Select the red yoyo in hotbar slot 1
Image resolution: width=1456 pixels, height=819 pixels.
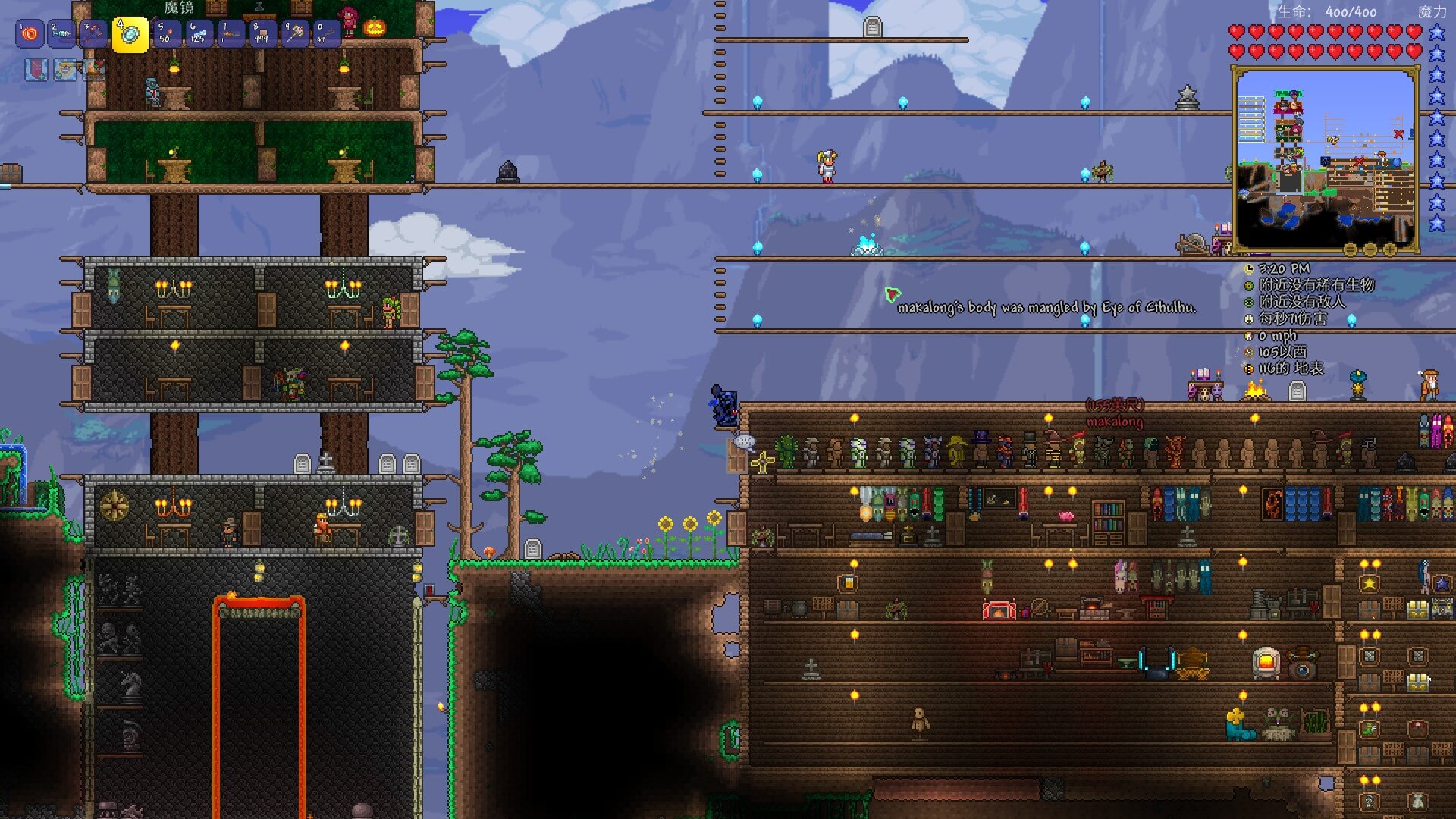pyautogui.click(x=30, y=34)
